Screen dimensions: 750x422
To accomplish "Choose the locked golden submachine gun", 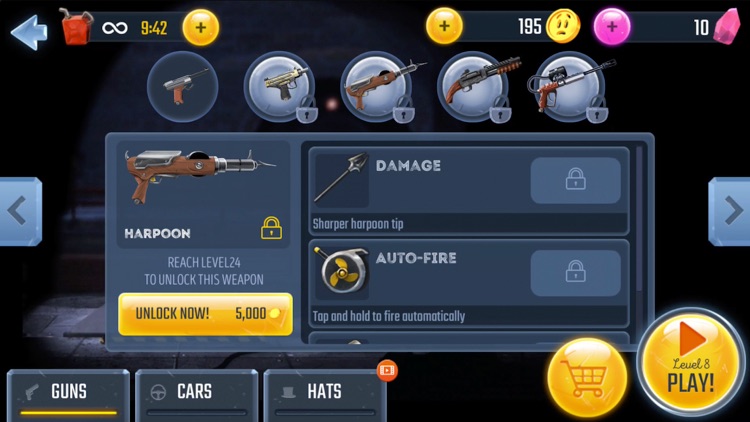I will [x=280, y=86].
